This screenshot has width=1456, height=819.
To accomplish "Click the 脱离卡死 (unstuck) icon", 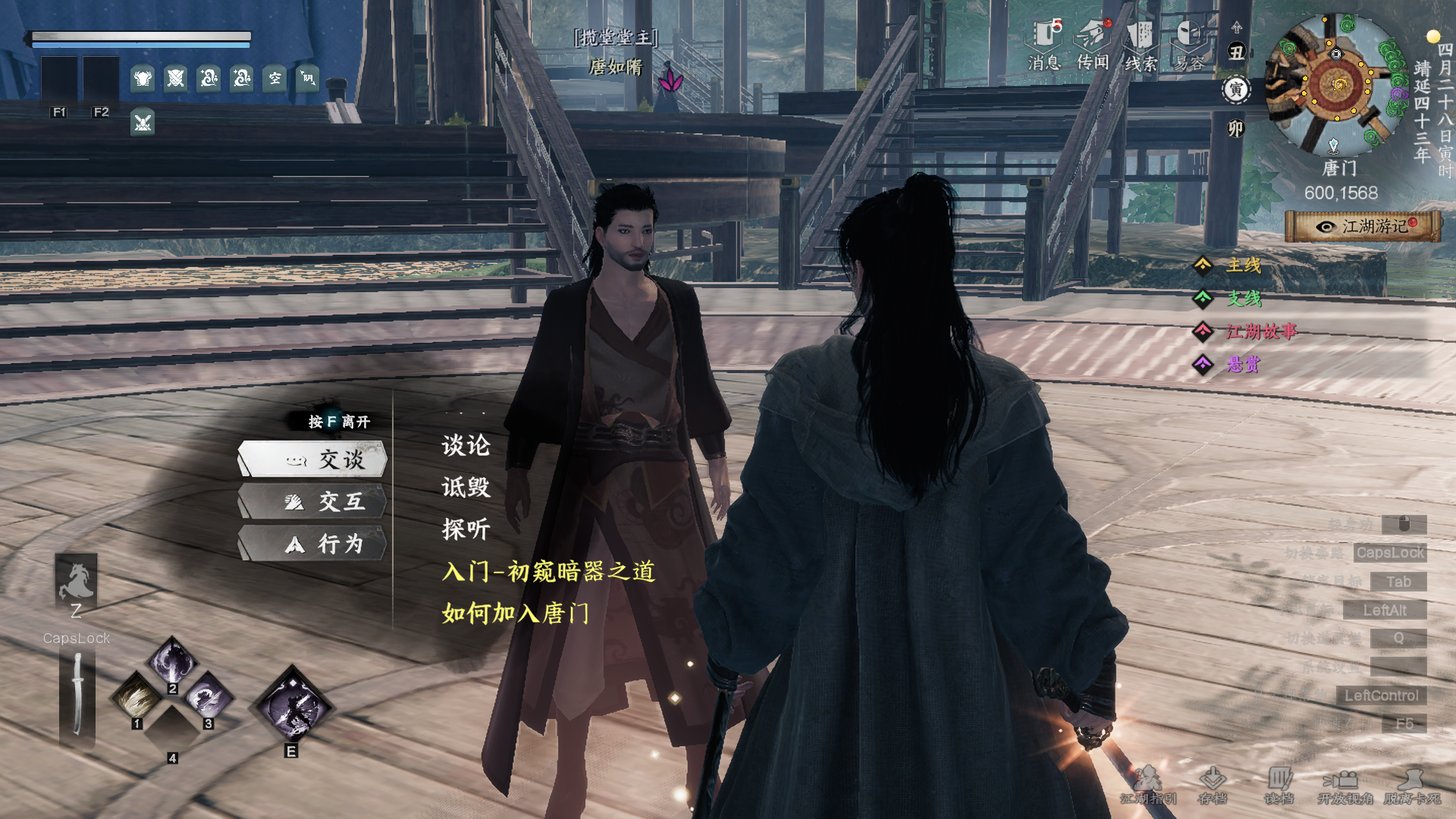I will 1410,783.
